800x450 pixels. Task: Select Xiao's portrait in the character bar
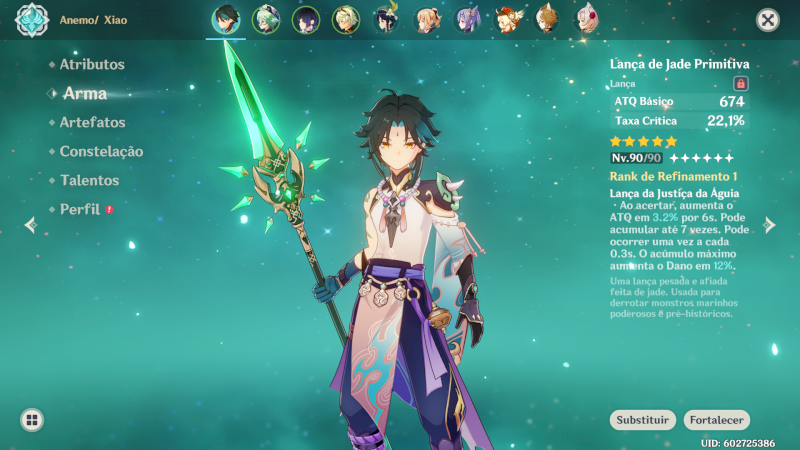coord(225,19)
